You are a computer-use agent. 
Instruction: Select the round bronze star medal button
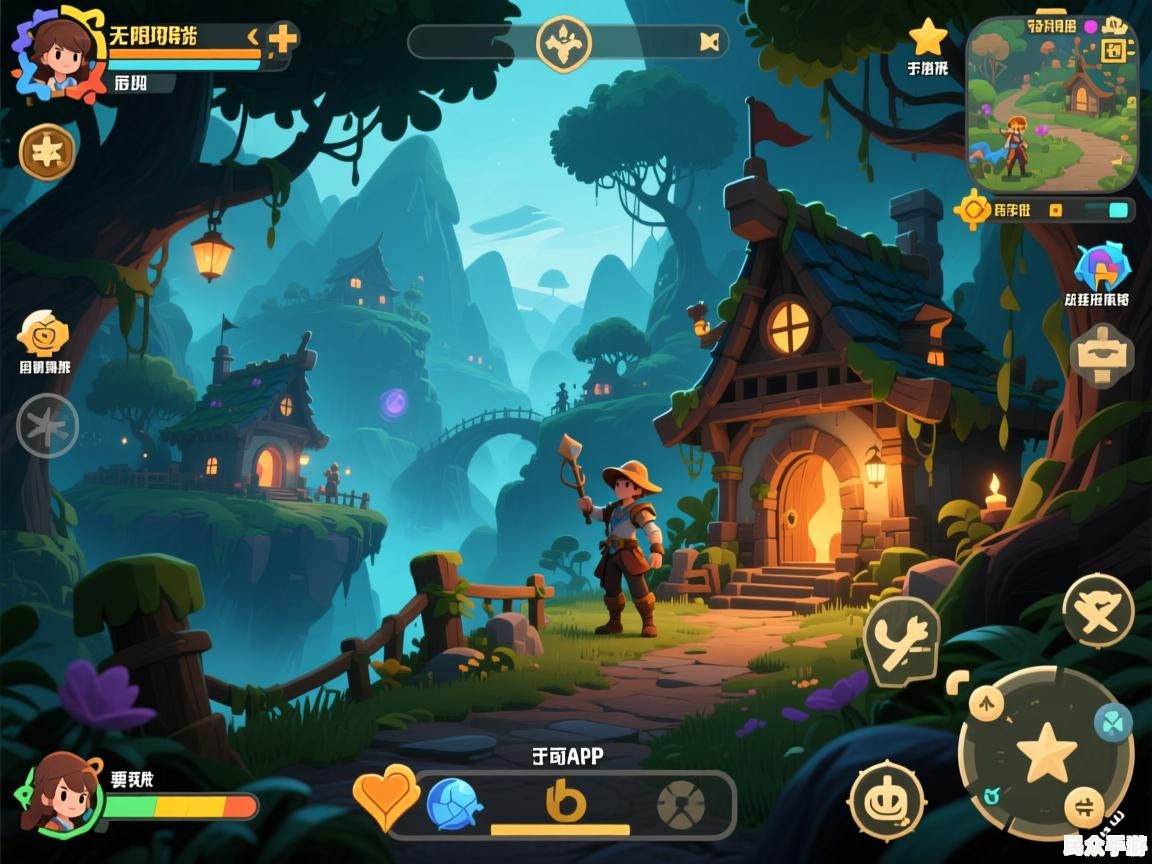(x=47, y=152)
